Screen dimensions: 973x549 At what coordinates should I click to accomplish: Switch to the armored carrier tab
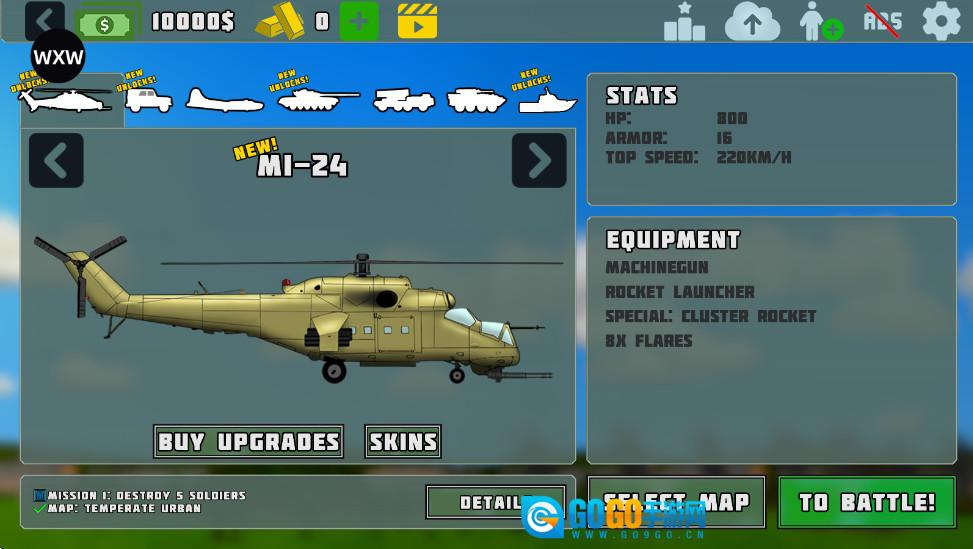(x=476, y=100)
